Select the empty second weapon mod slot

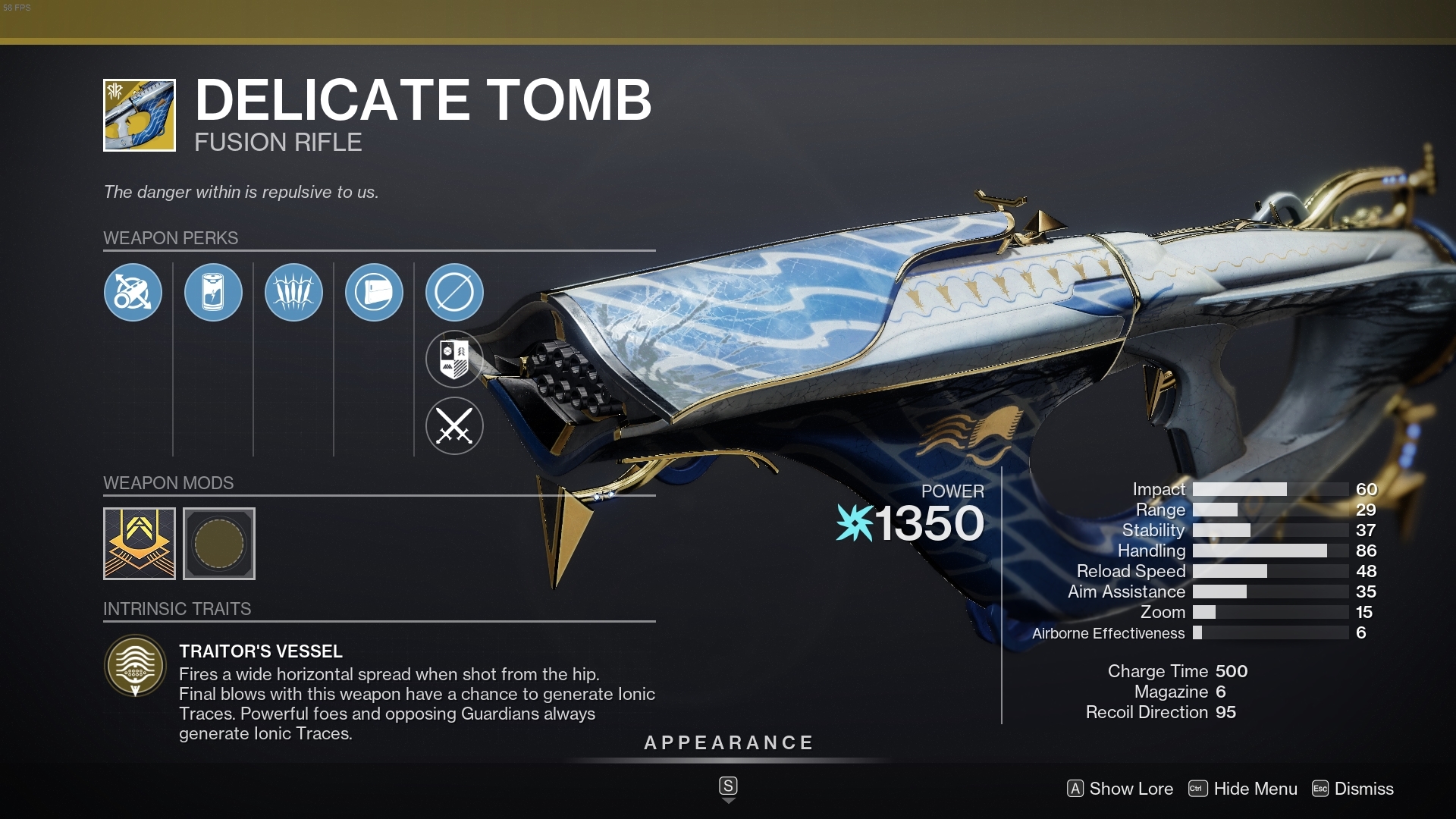219,543
